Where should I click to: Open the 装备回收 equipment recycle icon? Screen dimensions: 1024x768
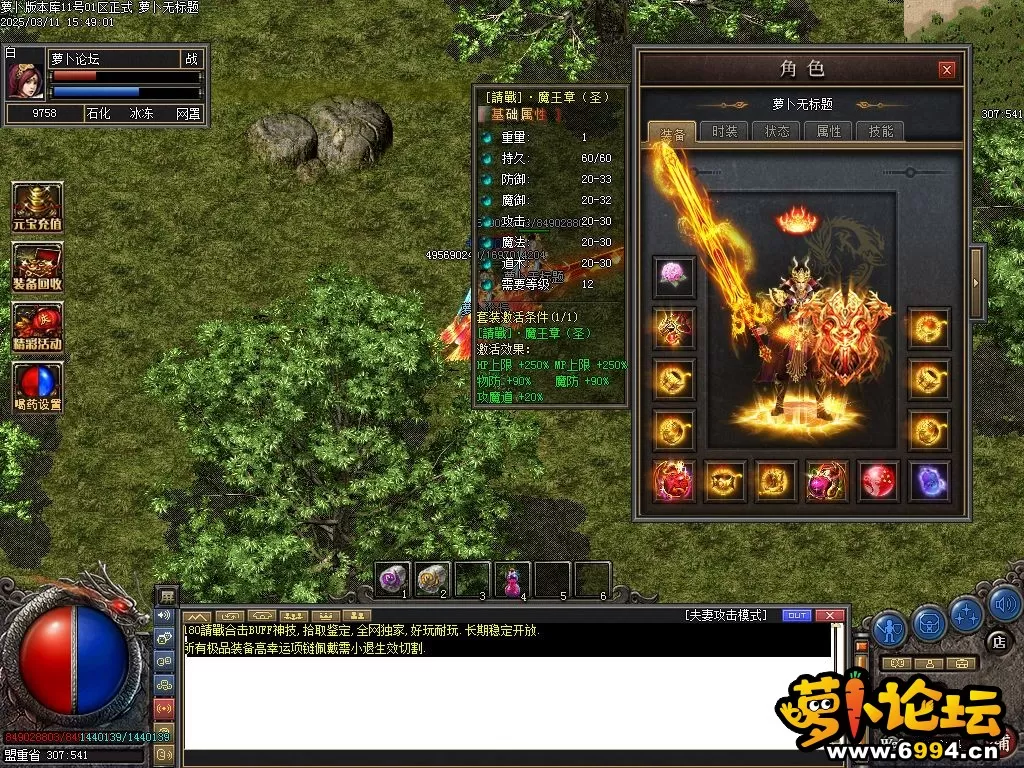(37, 267)
